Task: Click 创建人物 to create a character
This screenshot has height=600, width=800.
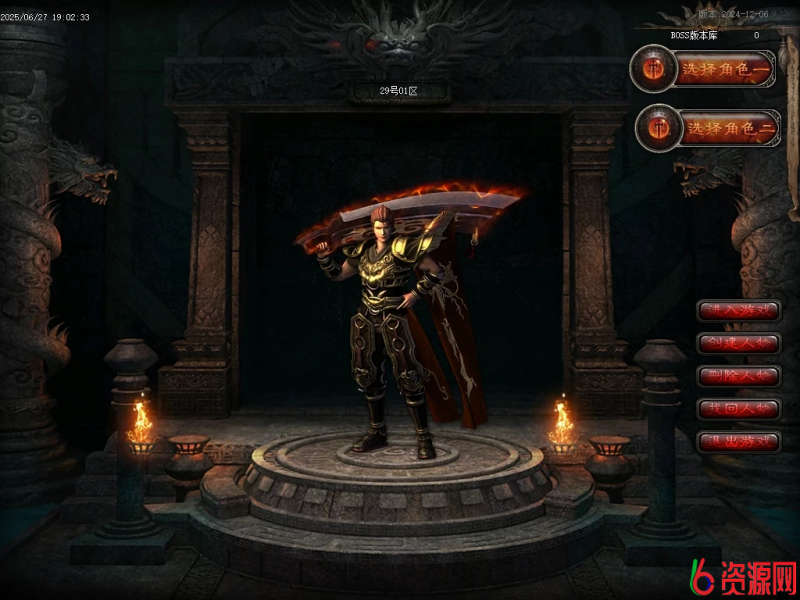Action: tap(739, 343)
